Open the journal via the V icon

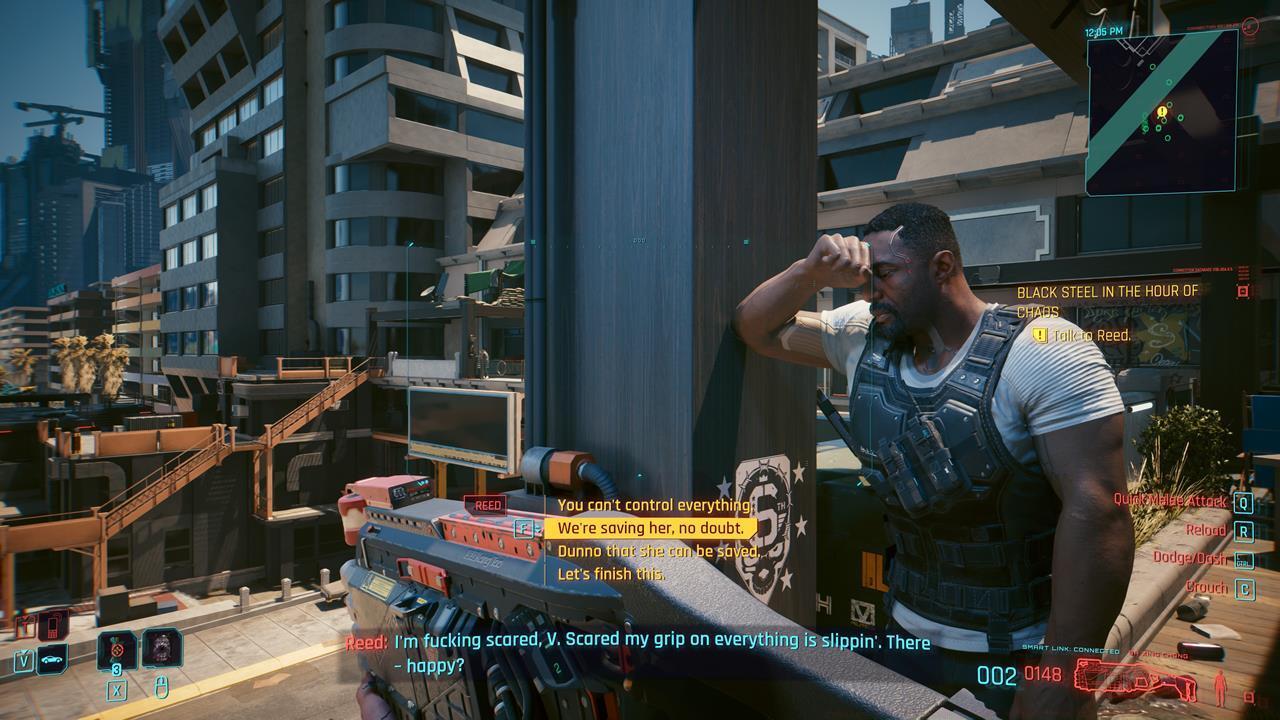click(24, 660)
